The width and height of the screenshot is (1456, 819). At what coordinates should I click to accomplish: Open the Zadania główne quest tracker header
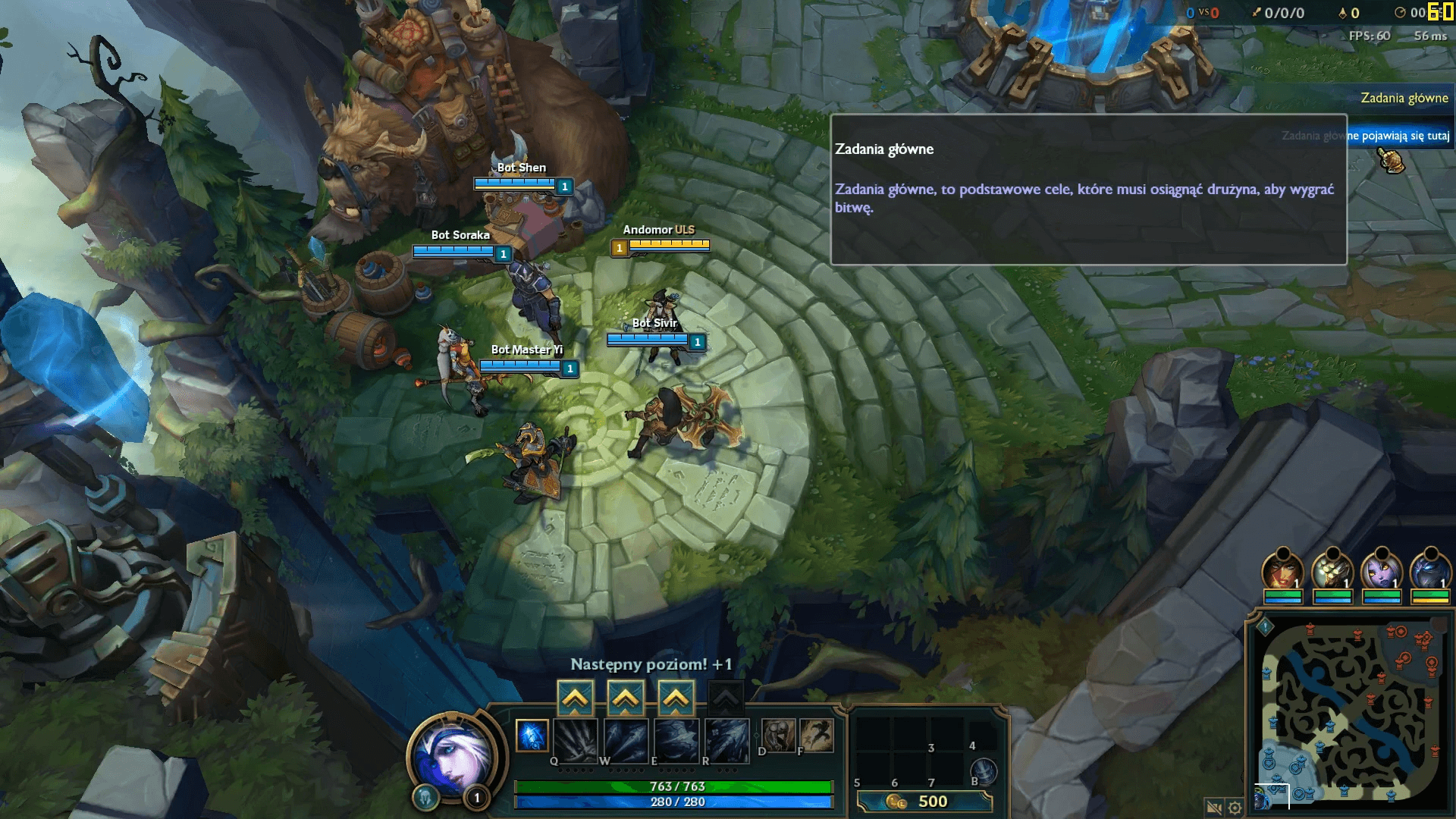(1404, 98)
